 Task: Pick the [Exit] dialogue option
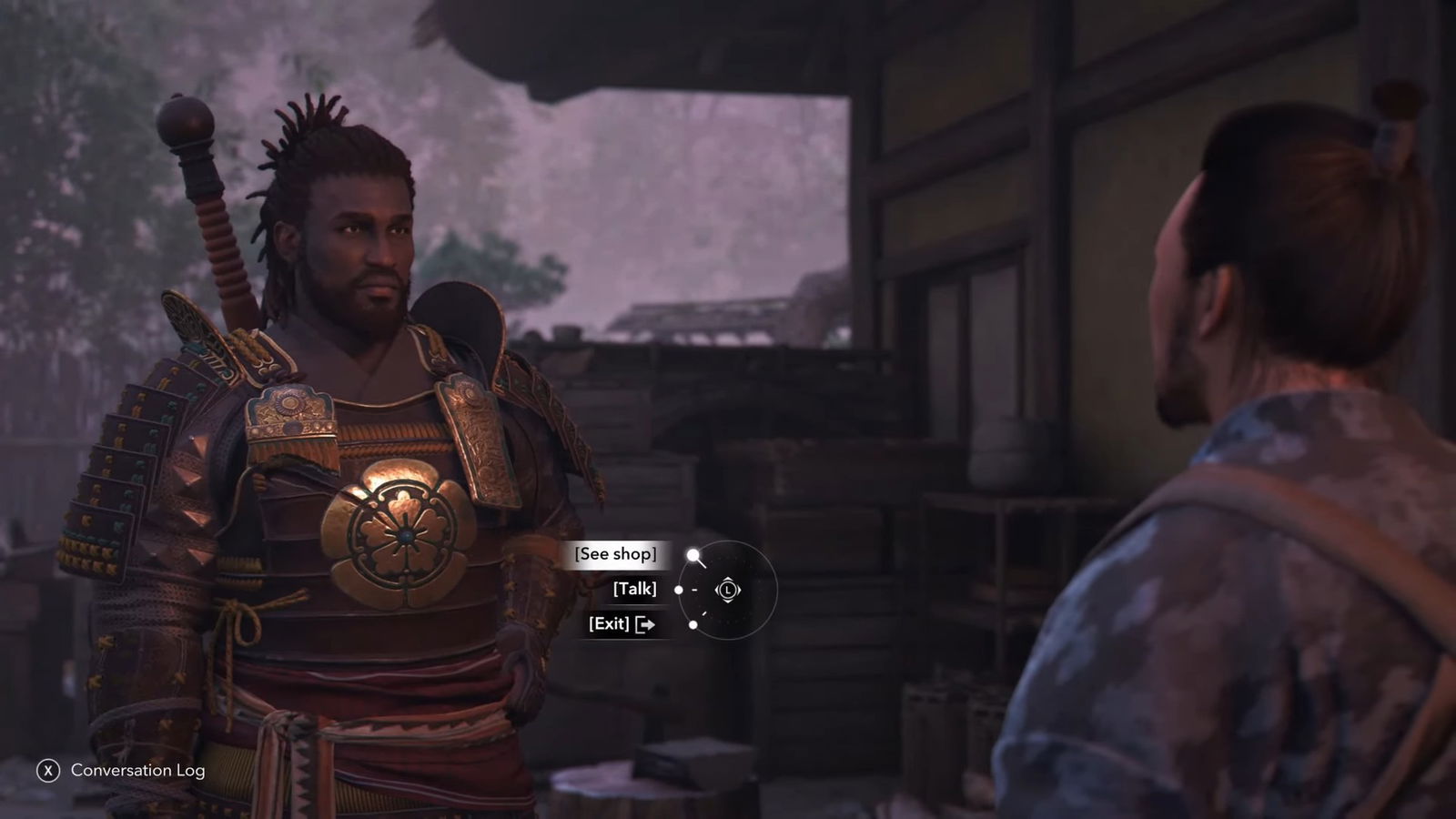[621, 623]
